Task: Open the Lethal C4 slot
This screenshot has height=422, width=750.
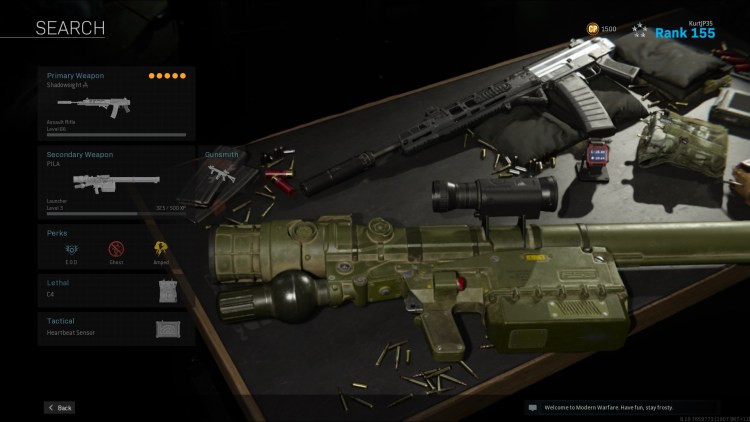Action: pos(116,290)
